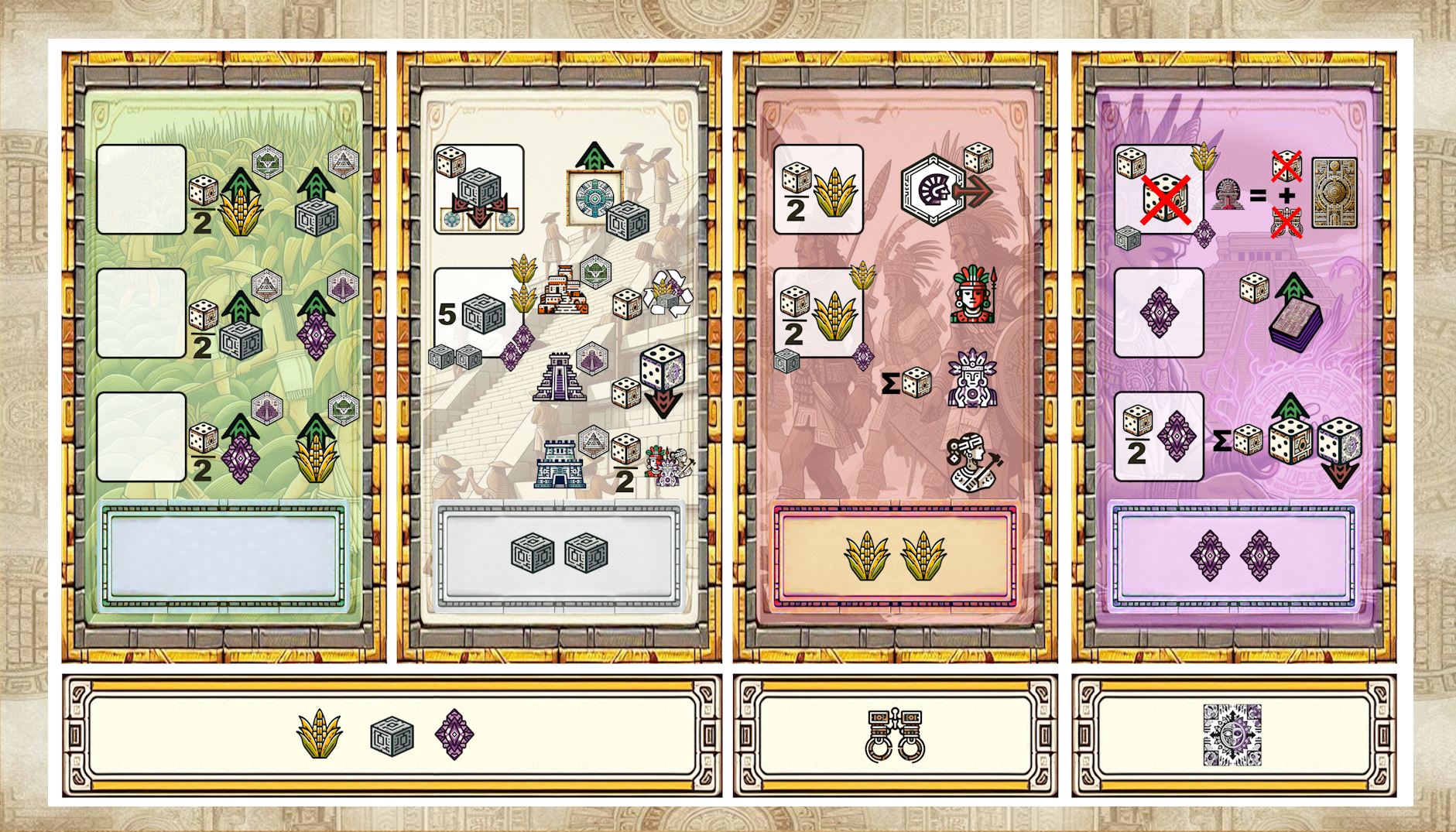This screenshot has width=1456, height=832.
Task: Select the shackles icon panel
Action: (895, 735)
